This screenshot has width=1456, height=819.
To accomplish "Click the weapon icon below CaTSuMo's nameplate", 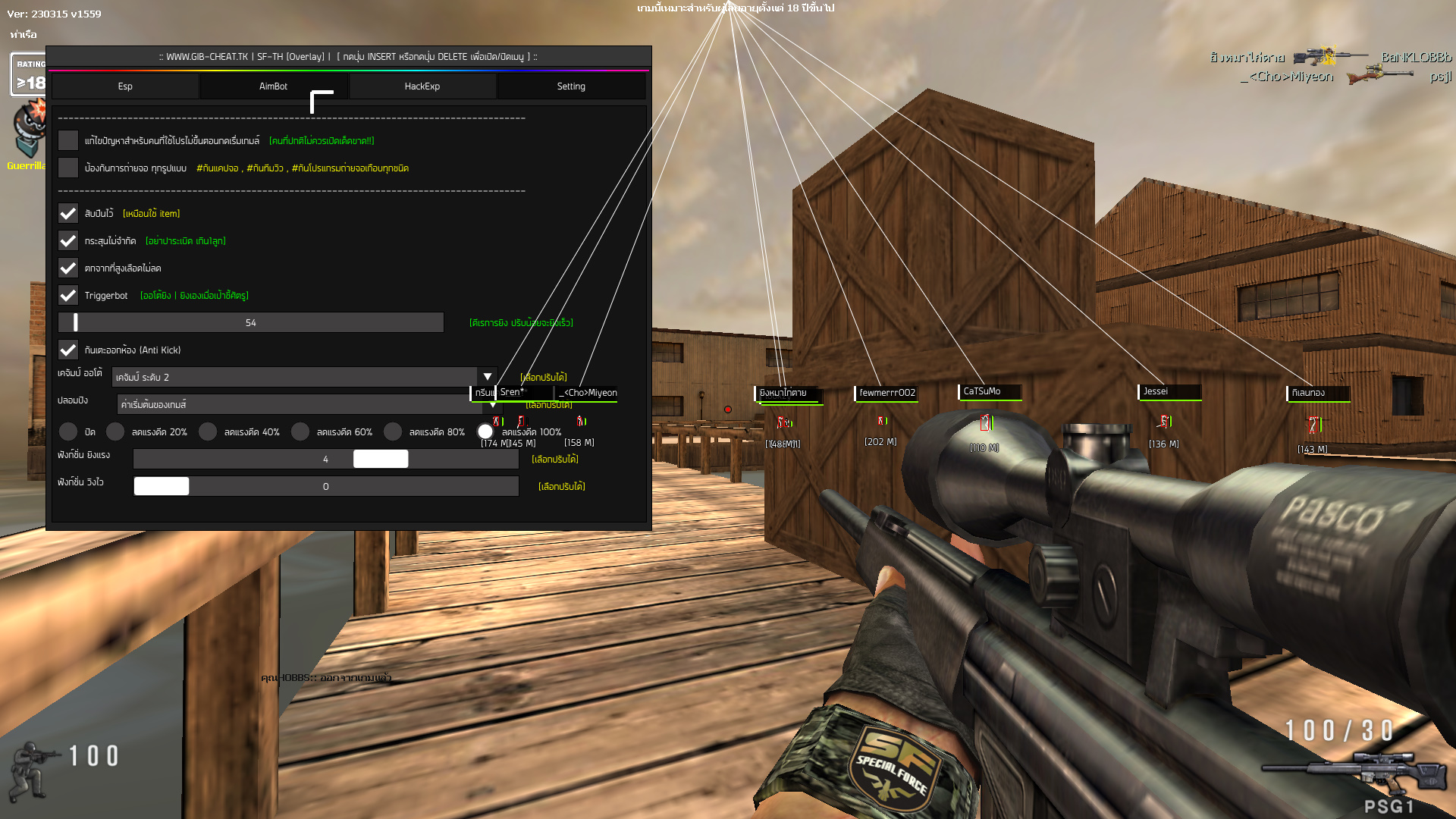I will click(x=986, y=422).
